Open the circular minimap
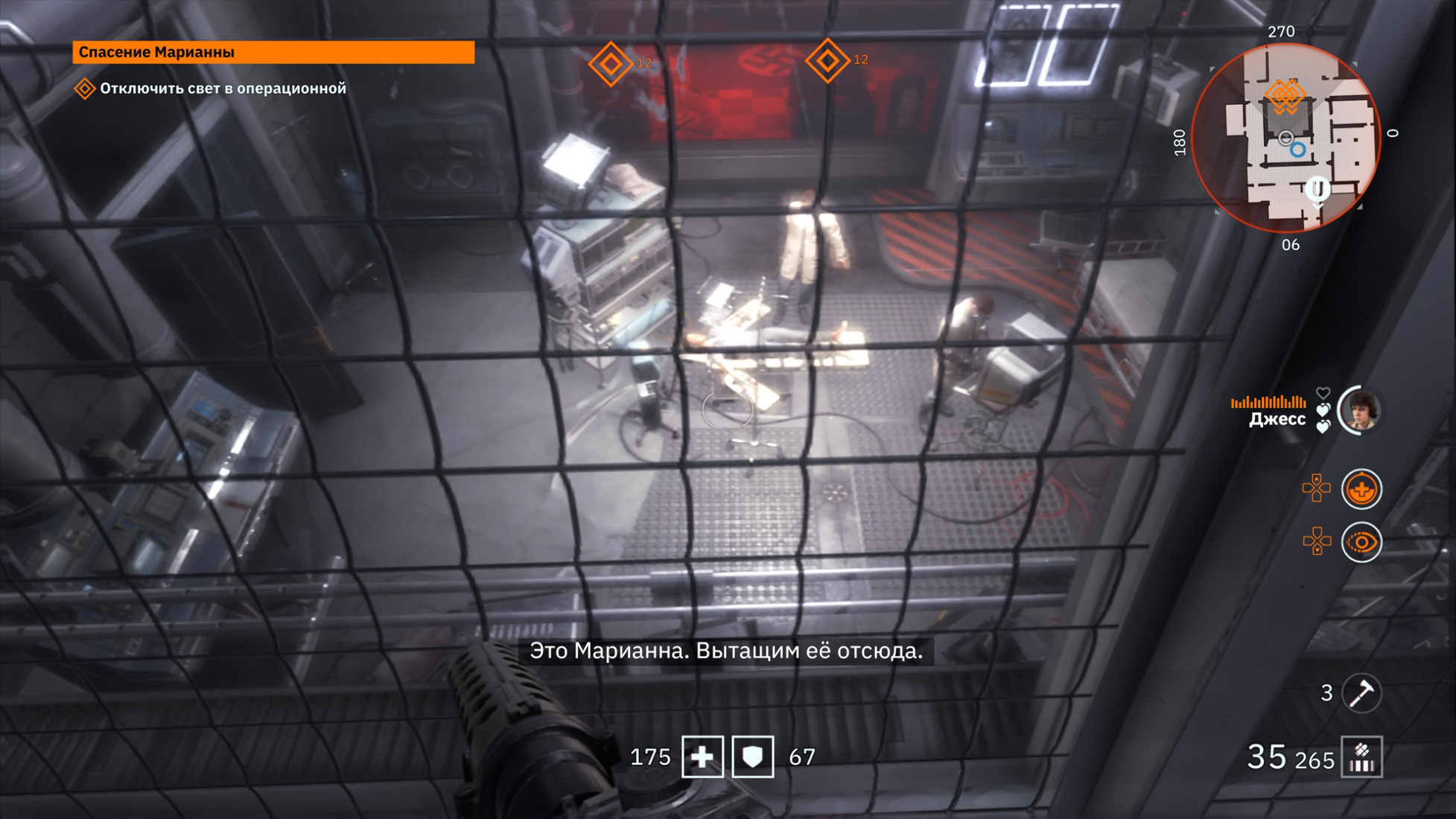 (x=1286, y=138)
